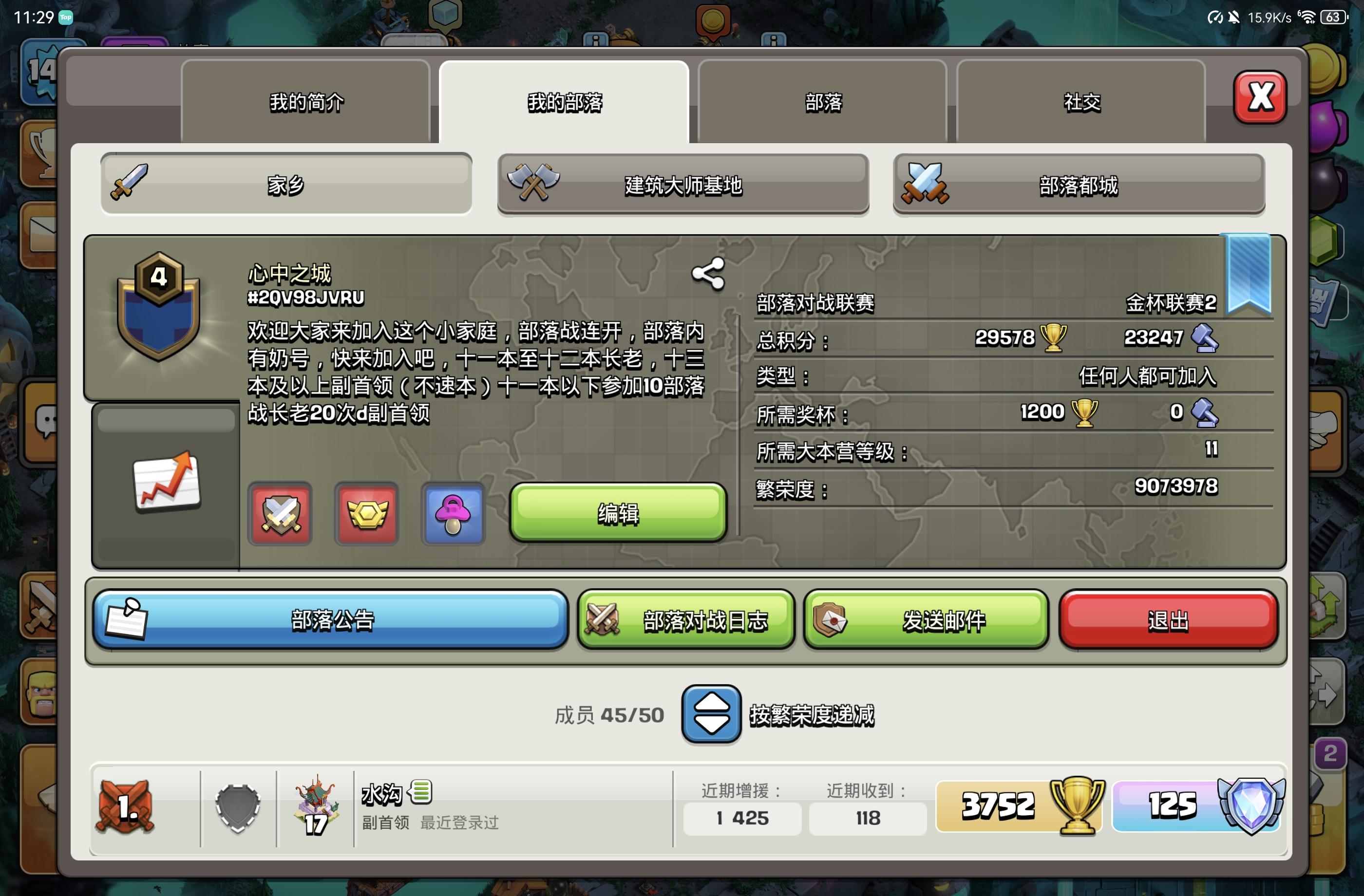
Task: Open the 部落对战日志 log
Action: pyautogui.click(x=685, y=620)
